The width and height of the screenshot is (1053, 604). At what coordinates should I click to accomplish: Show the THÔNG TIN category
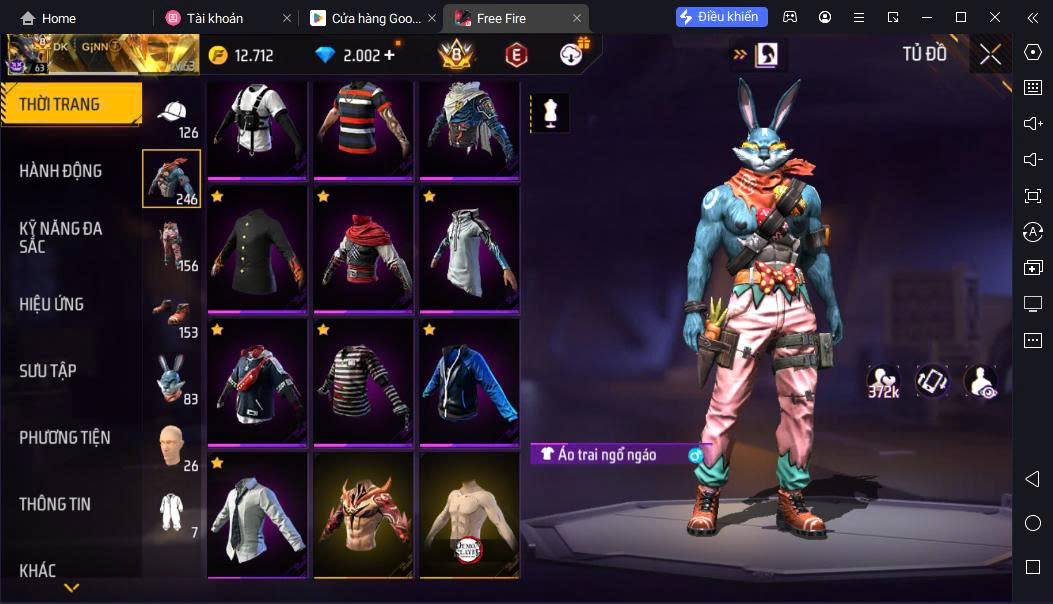pos(55,504)
